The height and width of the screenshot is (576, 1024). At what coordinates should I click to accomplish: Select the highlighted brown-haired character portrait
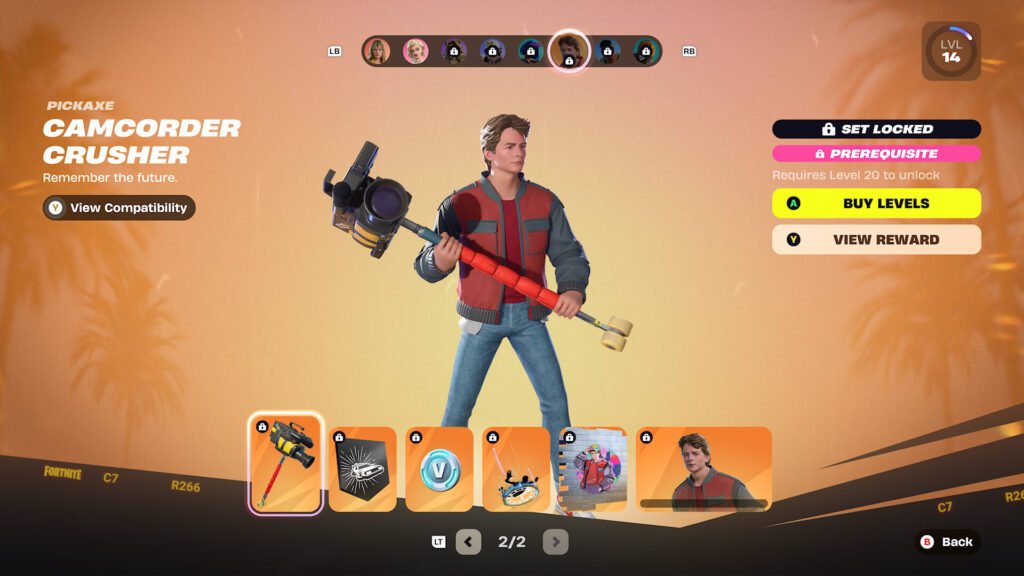(x=569, y=51)
